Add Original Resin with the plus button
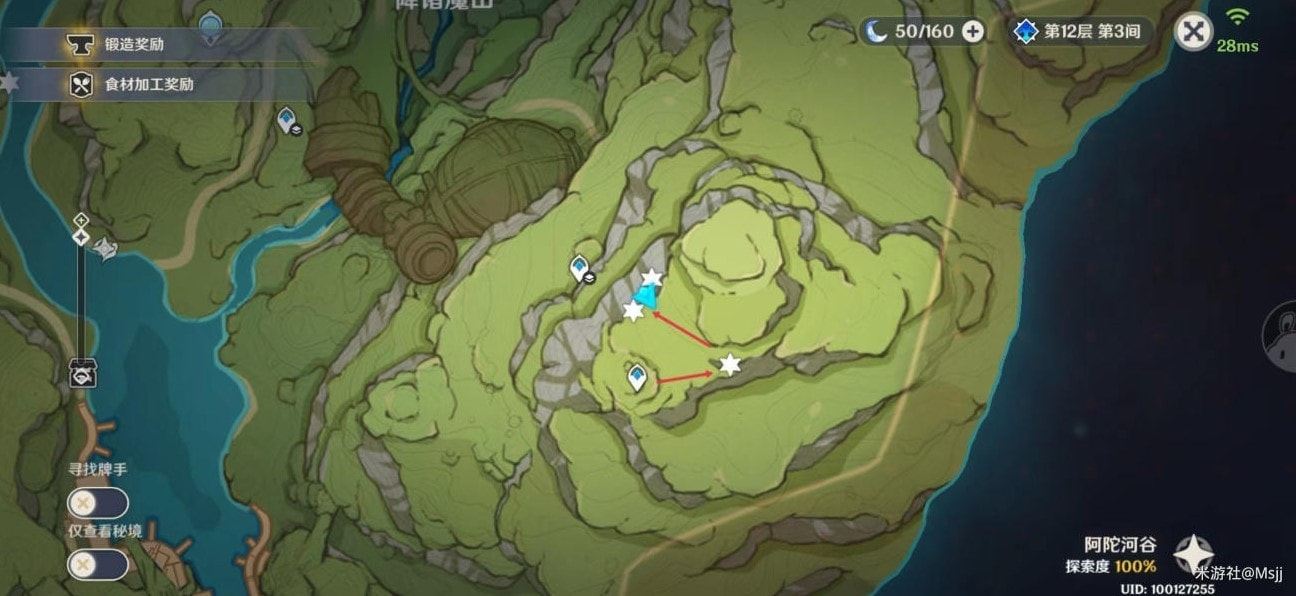 [x=972, y=32]
